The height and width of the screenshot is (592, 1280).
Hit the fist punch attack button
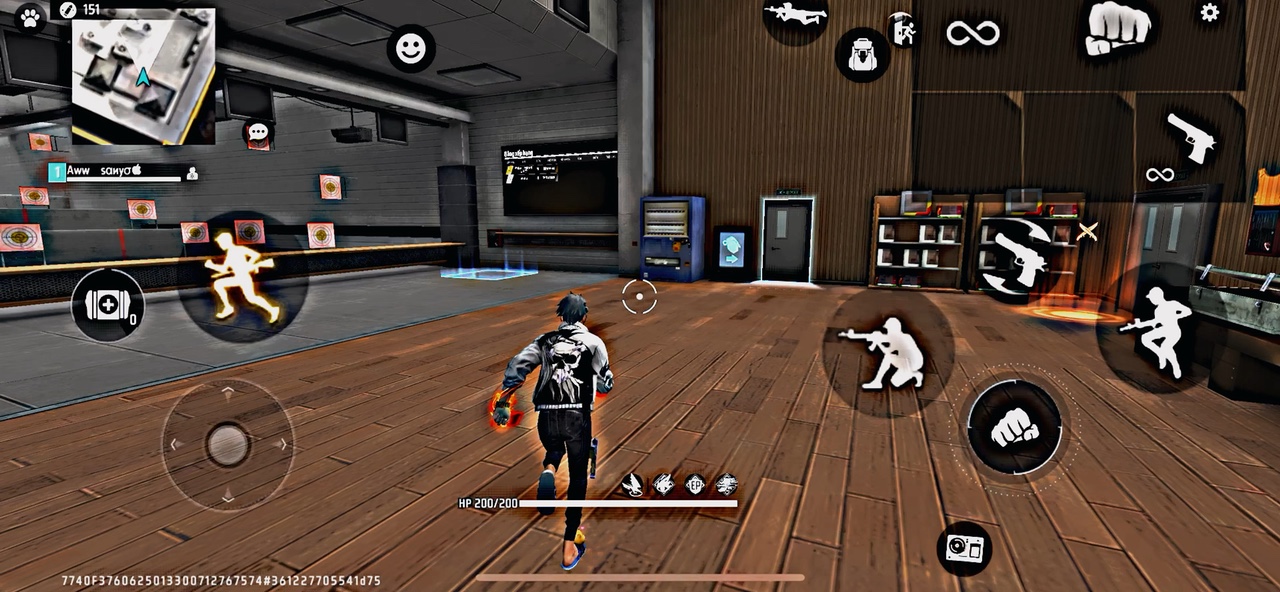[1014, 427]
